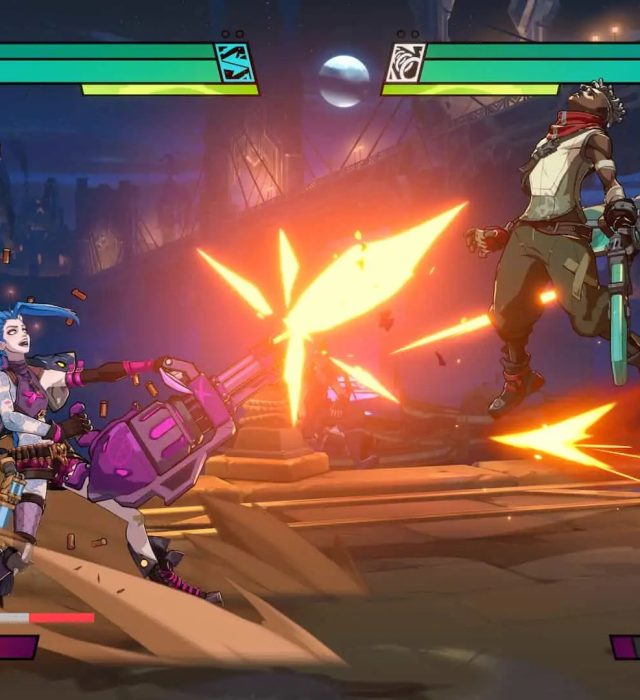
Task: Click the blue Jinx team emblem icon
Action: point(235,62)
